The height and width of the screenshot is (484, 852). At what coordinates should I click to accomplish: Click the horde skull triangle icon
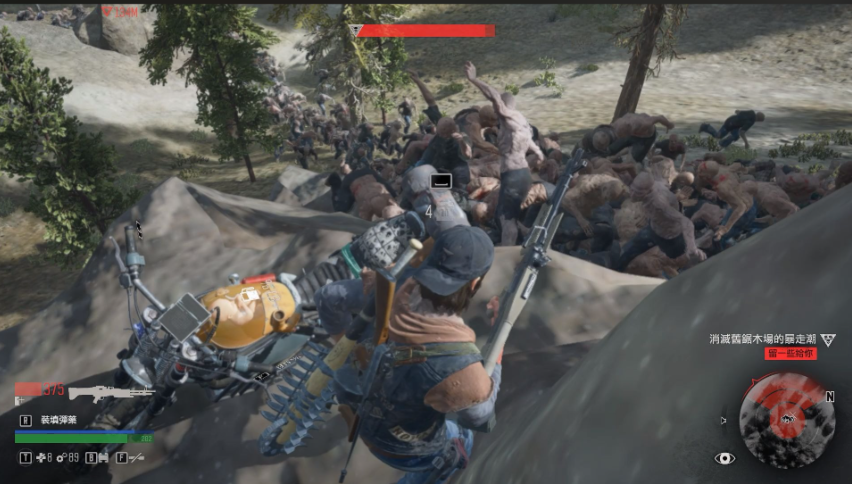(828, 339)
